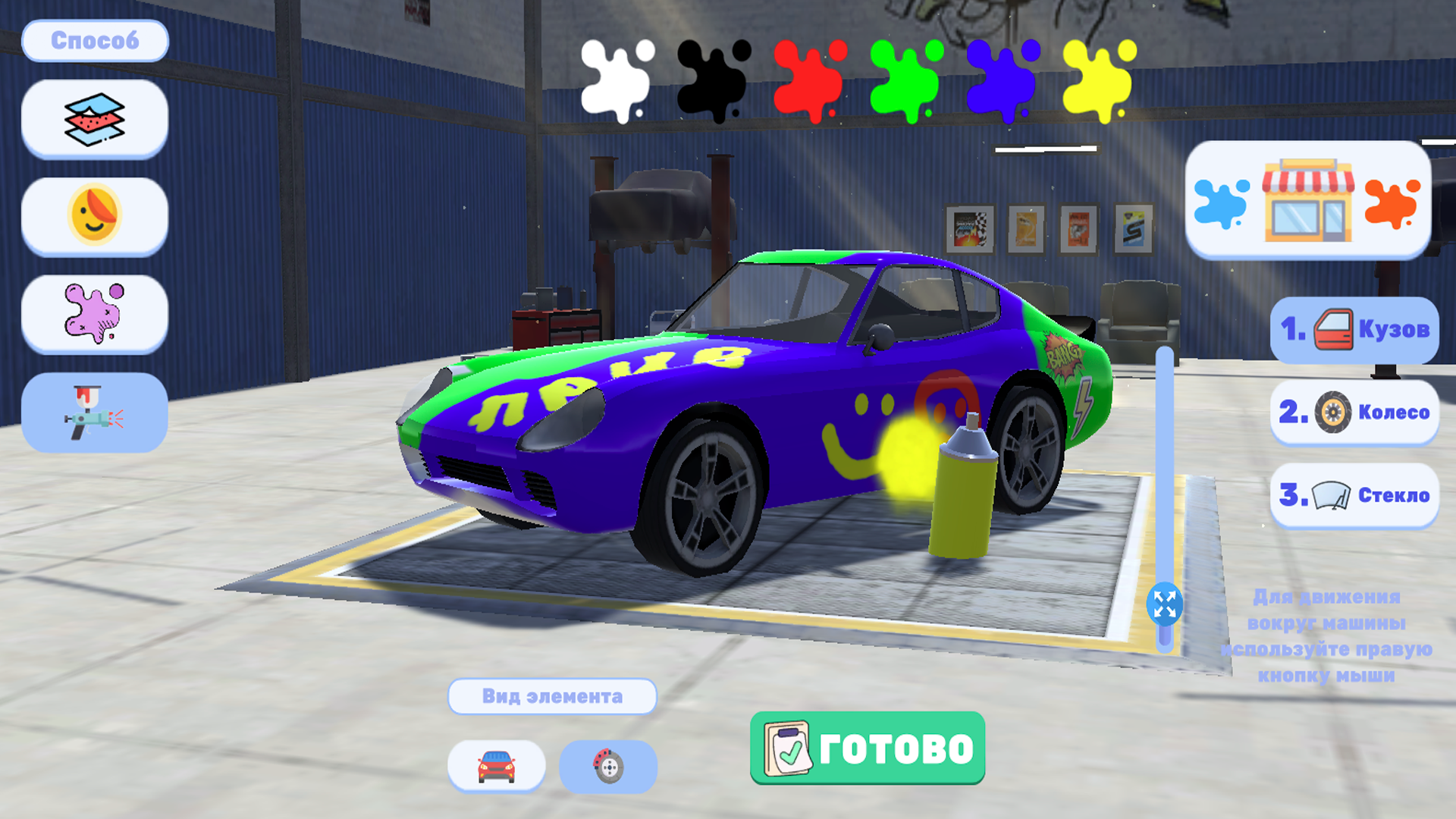1456x819 pixels.
Task: Select the red paint splat
Action: coord(810,80)
